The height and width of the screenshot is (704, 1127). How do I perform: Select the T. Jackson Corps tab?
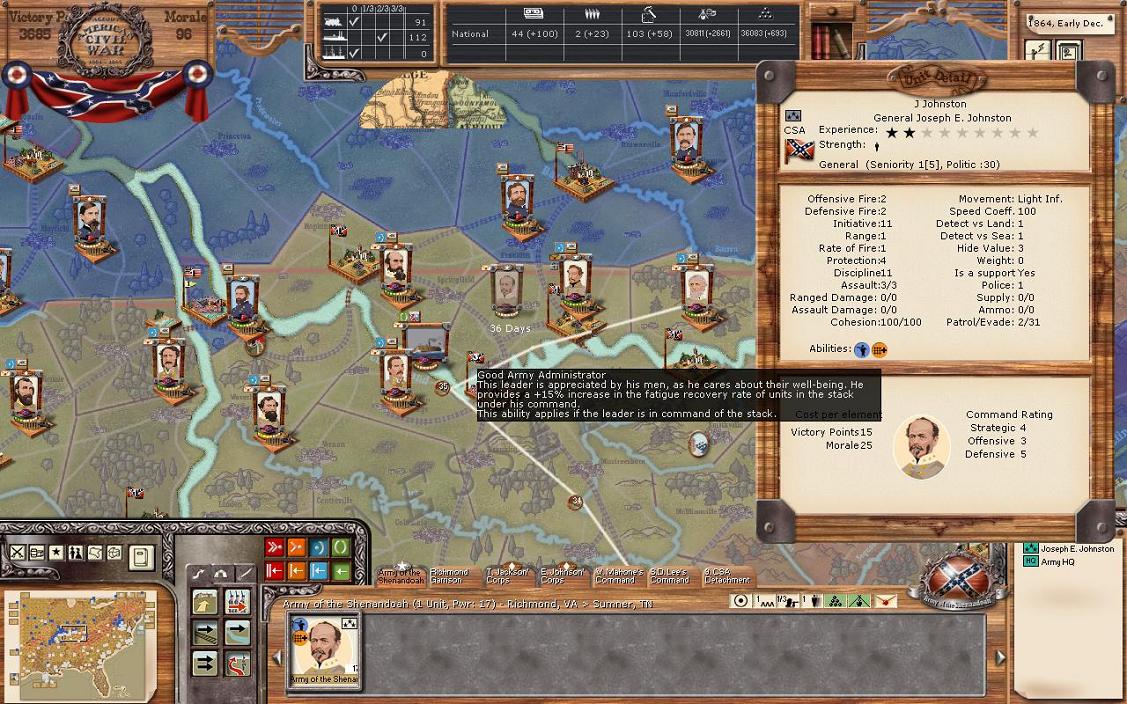pyautogui.click(x=506, y=576)
